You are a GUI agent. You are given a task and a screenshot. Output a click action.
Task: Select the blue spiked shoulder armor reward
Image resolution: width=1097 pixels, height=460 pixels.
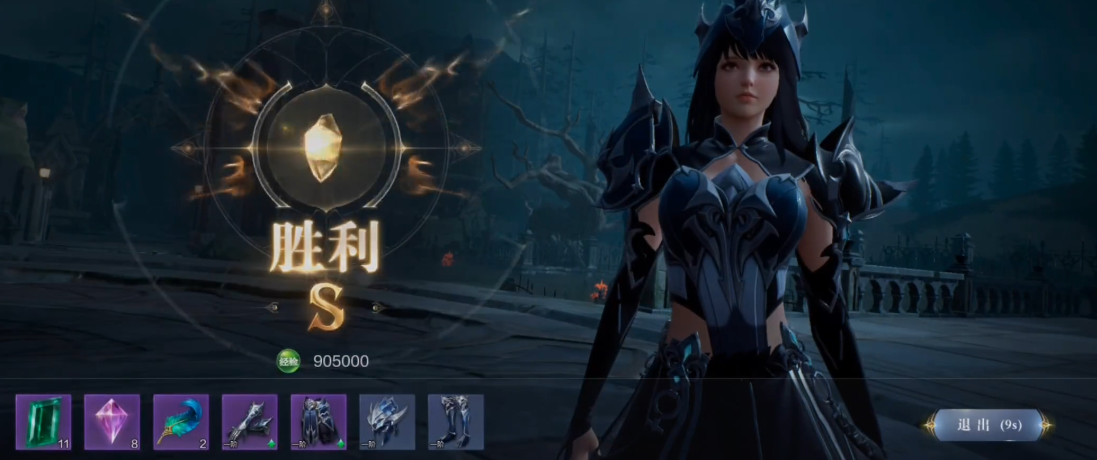pos(387,421)
